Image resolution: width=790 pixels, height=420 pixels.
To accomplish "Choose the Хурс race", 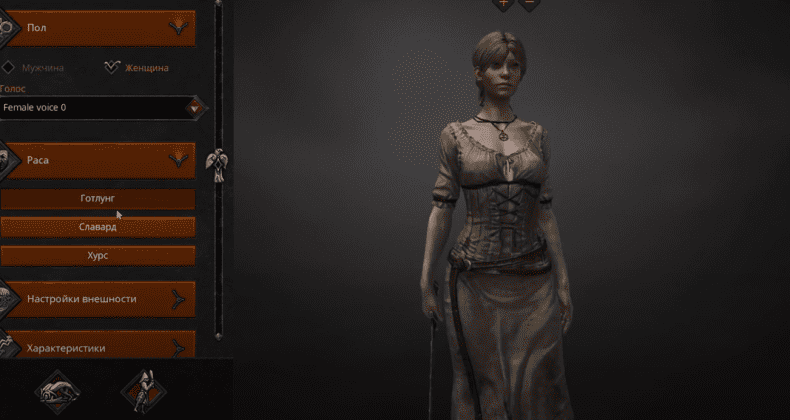I will pos(98,255).
